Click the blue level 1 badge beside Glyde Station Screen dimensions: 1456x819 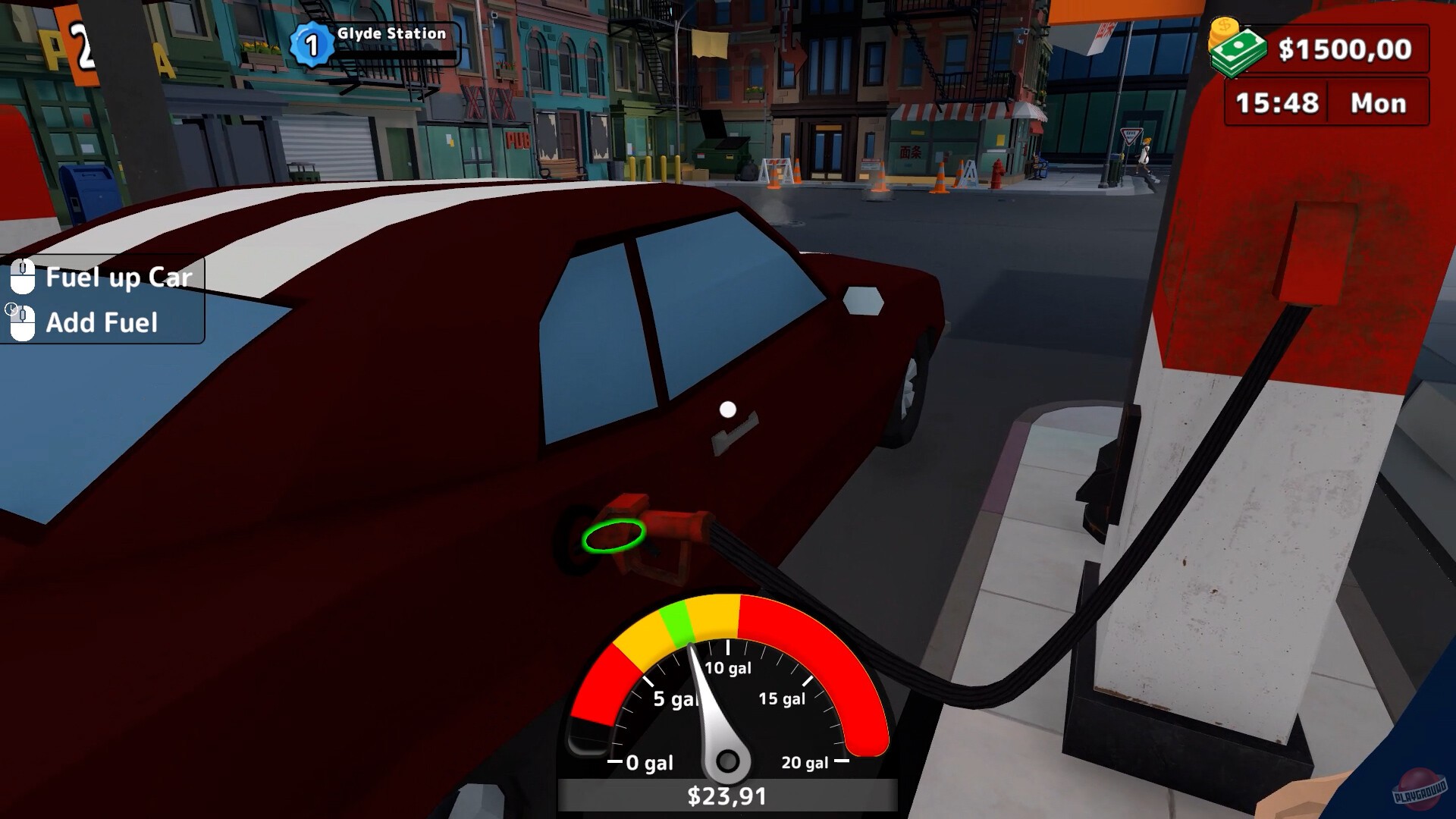311,33
